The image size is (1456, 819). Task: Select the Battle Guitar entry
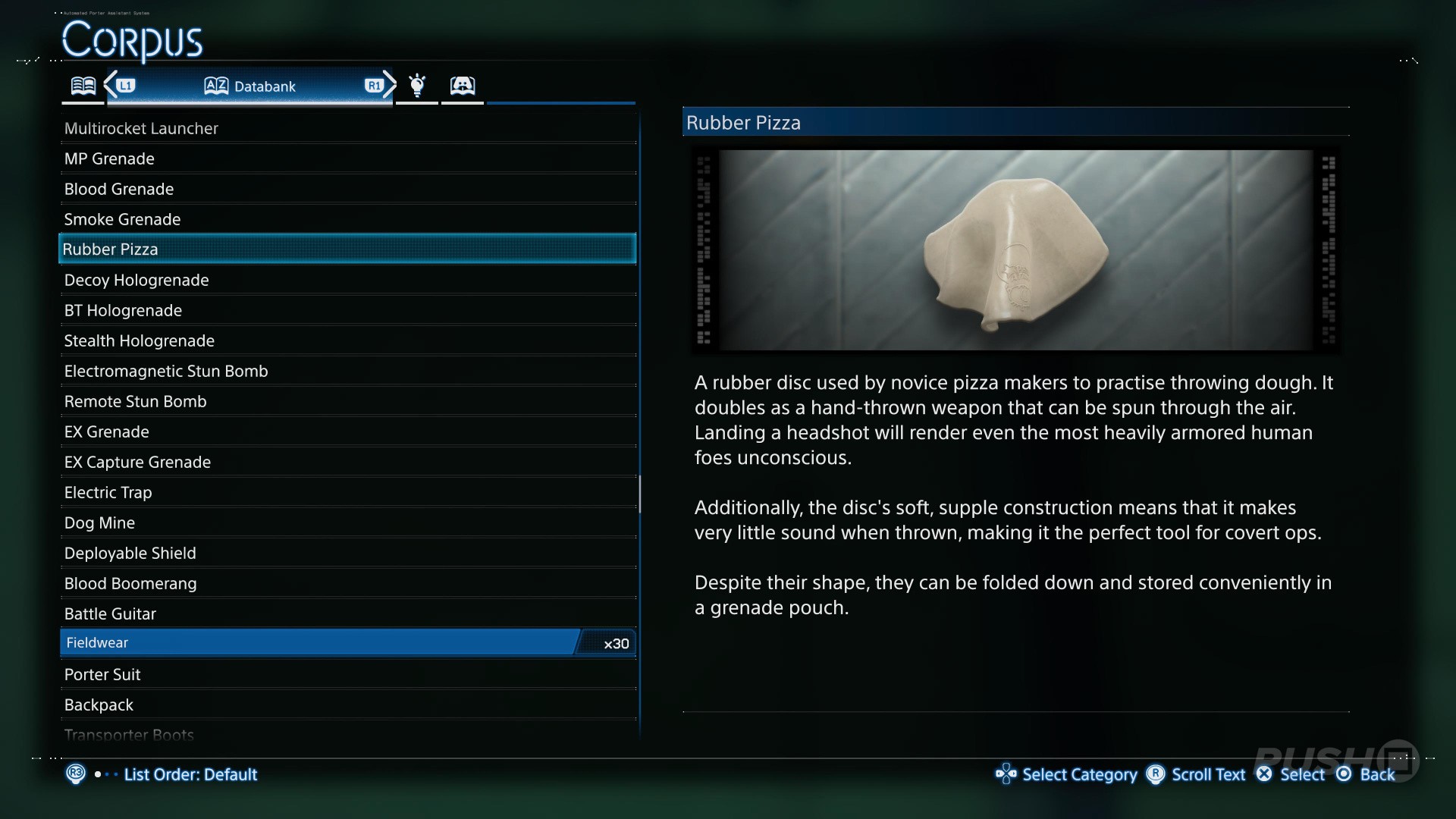[110, 613]
